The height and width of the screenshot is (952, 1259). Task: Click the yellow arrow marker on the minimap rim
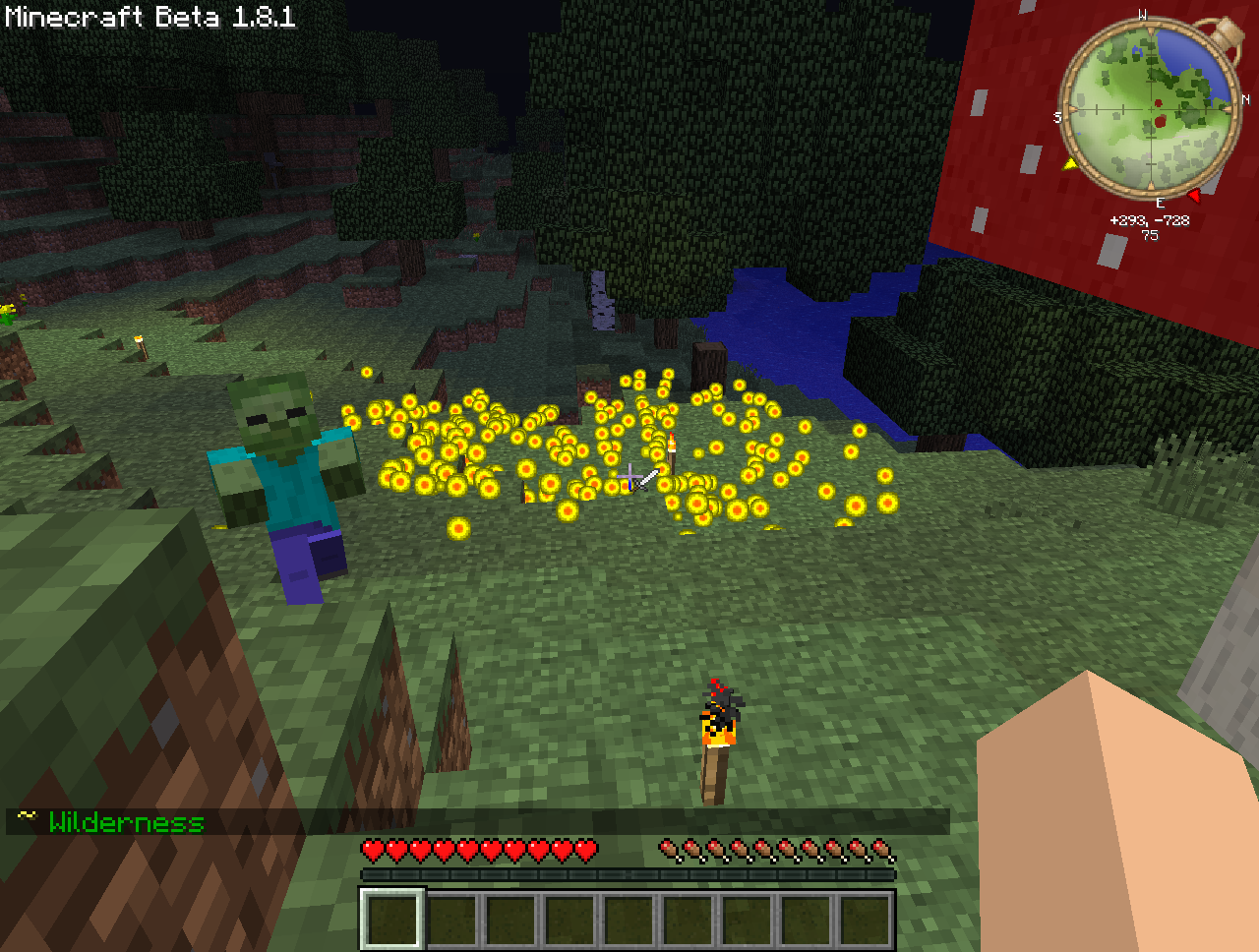coord(1069,163)
